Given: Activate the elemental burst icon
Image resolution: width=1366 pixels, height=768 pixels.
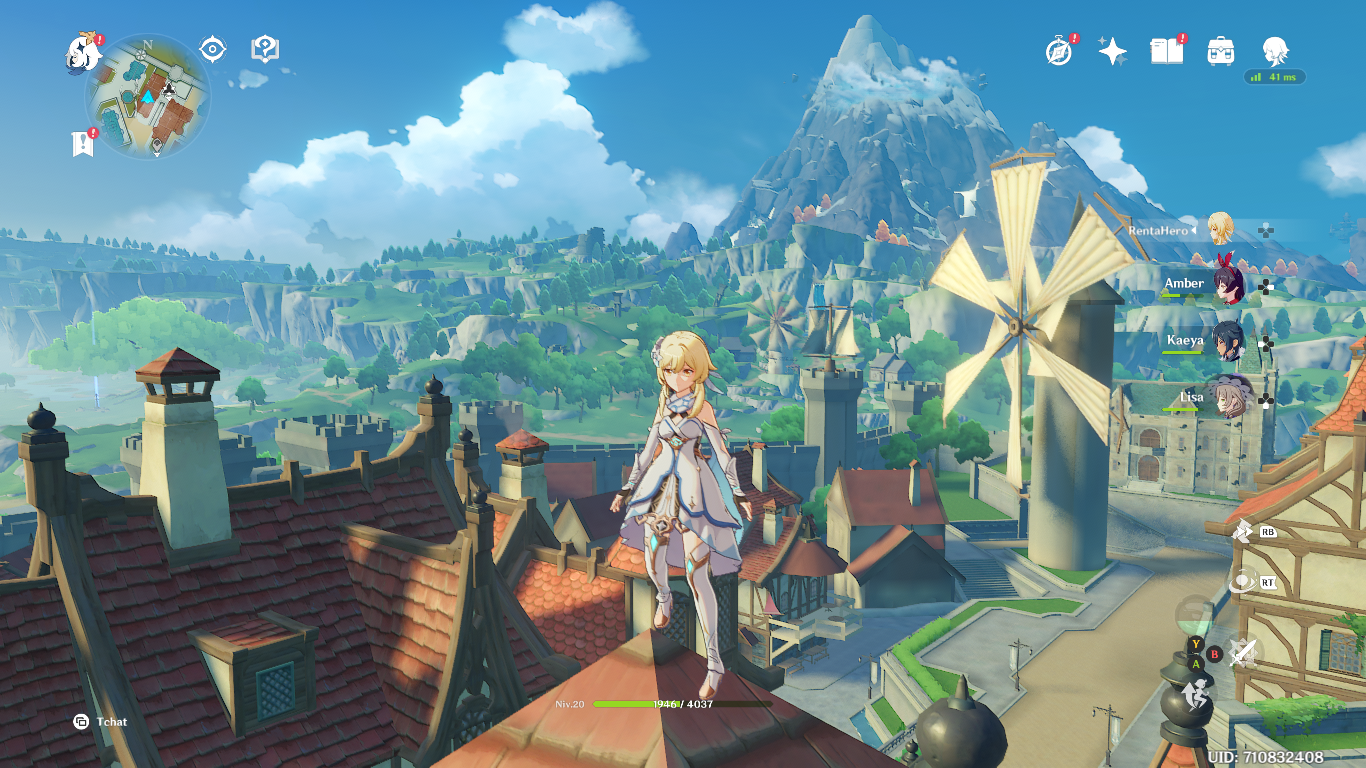Looking at the screenshot, I should pos(1243,581).
